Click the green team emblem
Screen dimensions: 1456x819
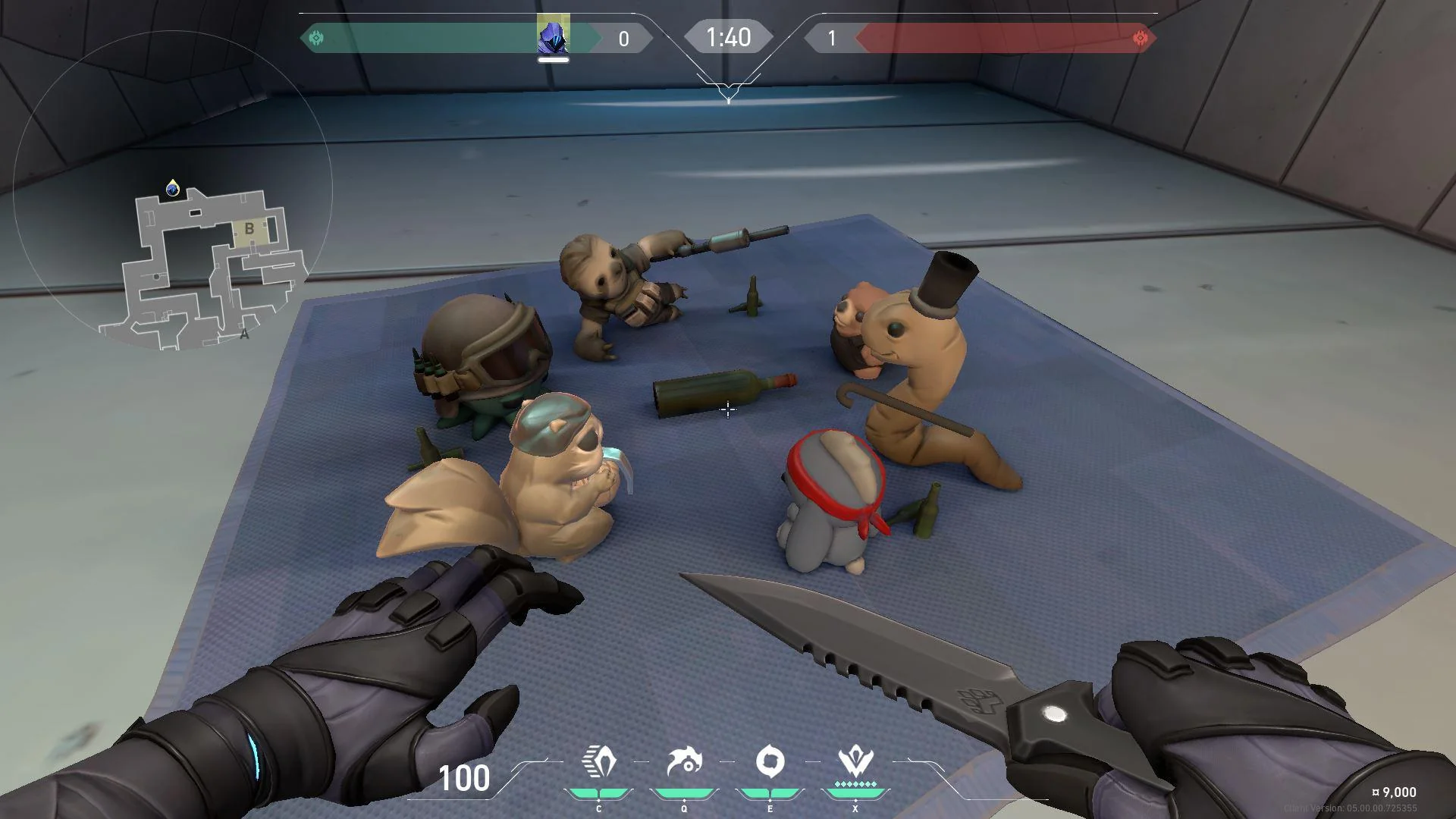317,38
